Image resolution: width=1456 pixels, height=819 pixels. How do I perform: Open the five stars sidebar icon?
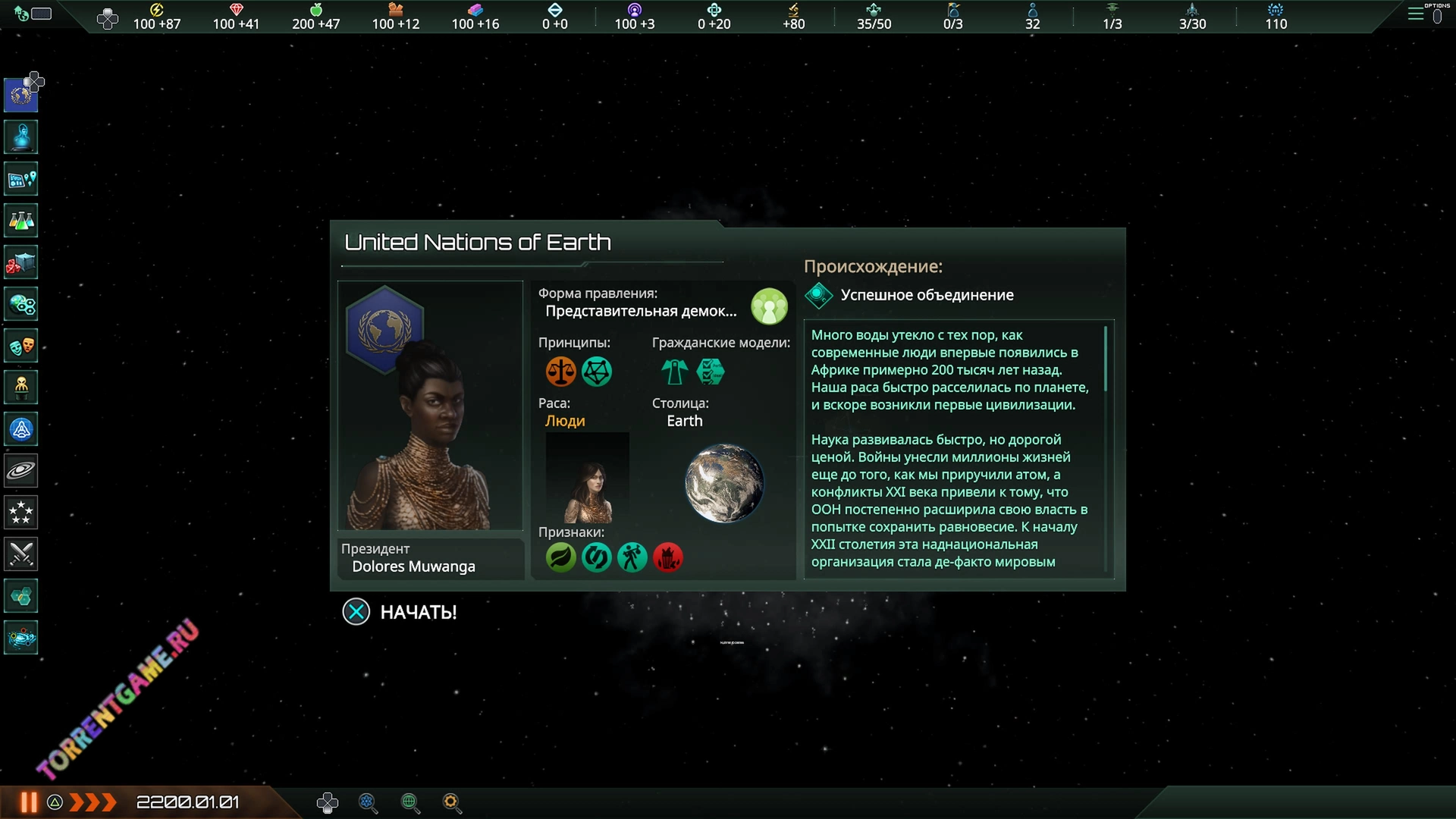21,513
